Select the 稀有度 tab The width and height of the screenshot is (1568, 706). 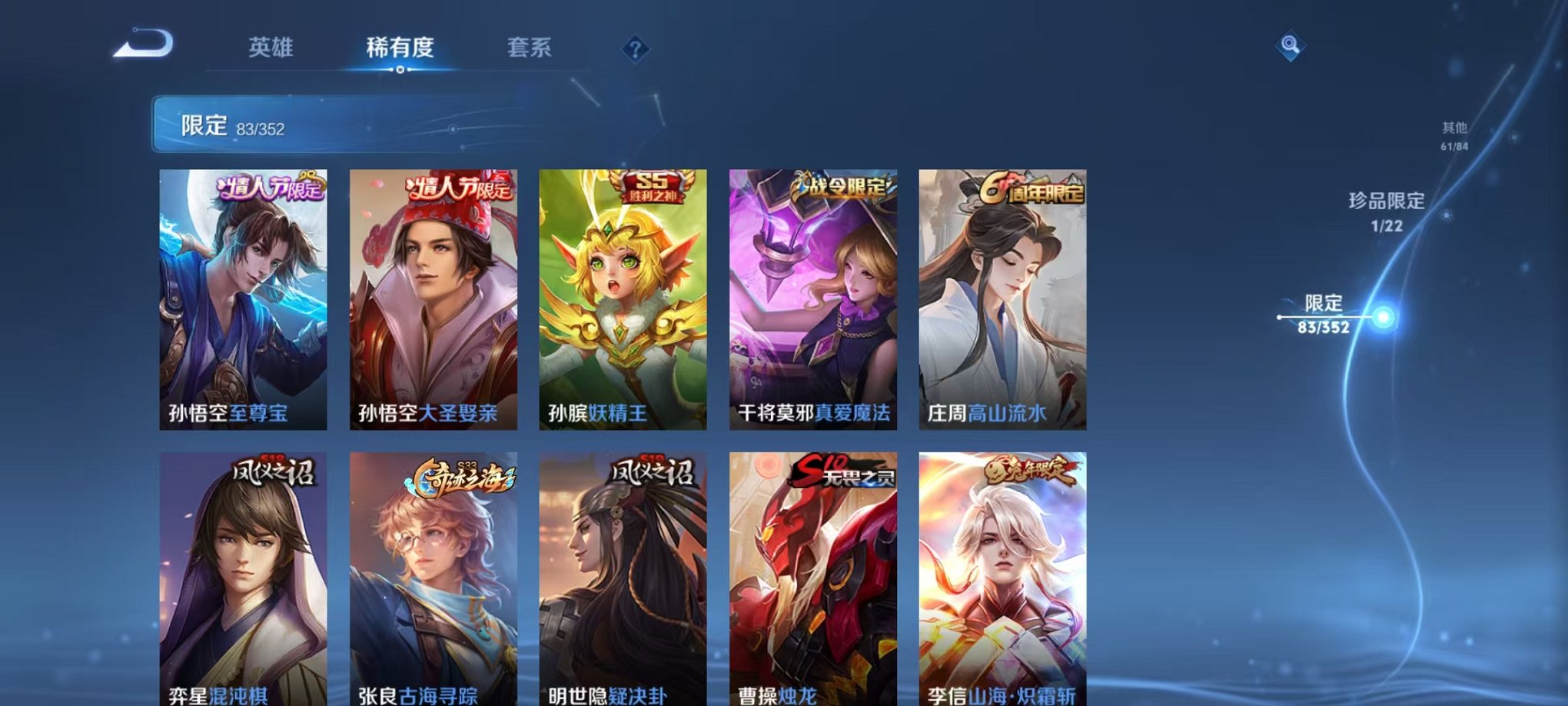pos(400,48)
